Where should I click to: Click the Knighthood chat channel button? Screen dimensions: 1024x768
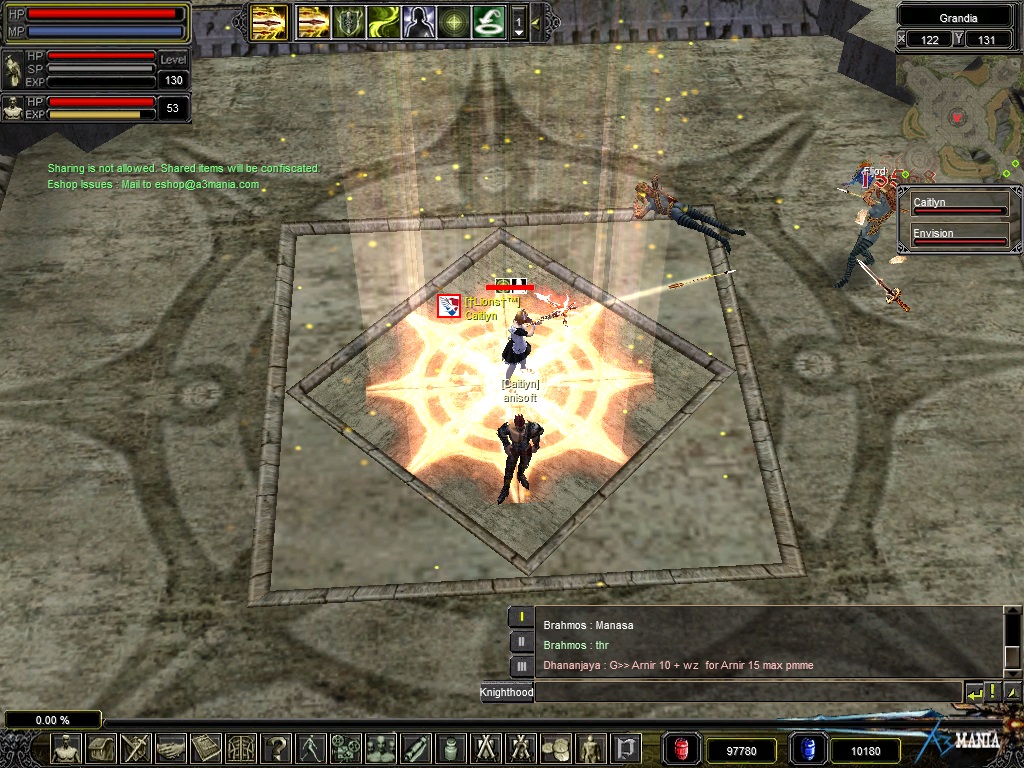(x=506, y=692)
